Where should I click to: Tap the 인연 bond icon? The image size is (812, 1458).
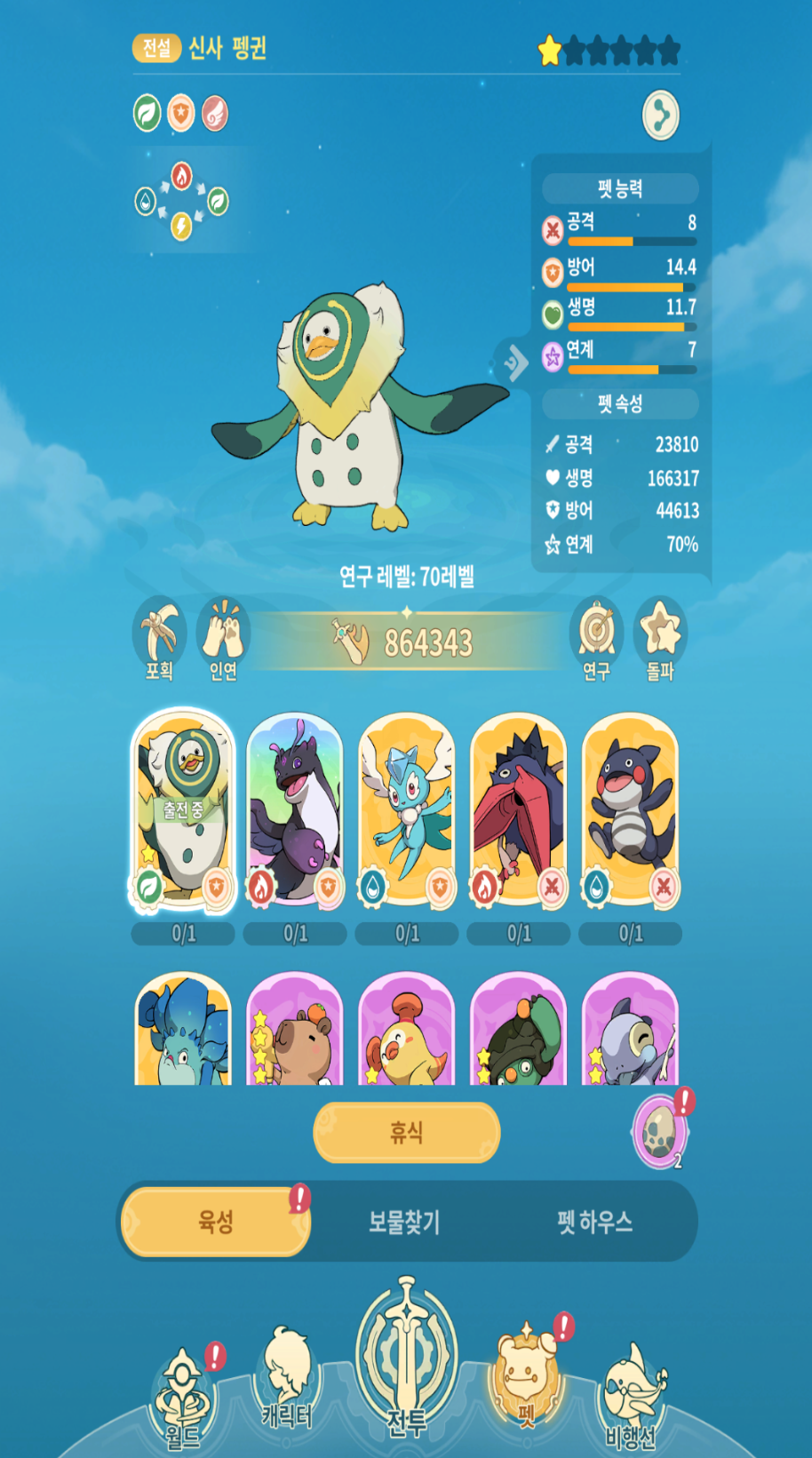point(223,638)
